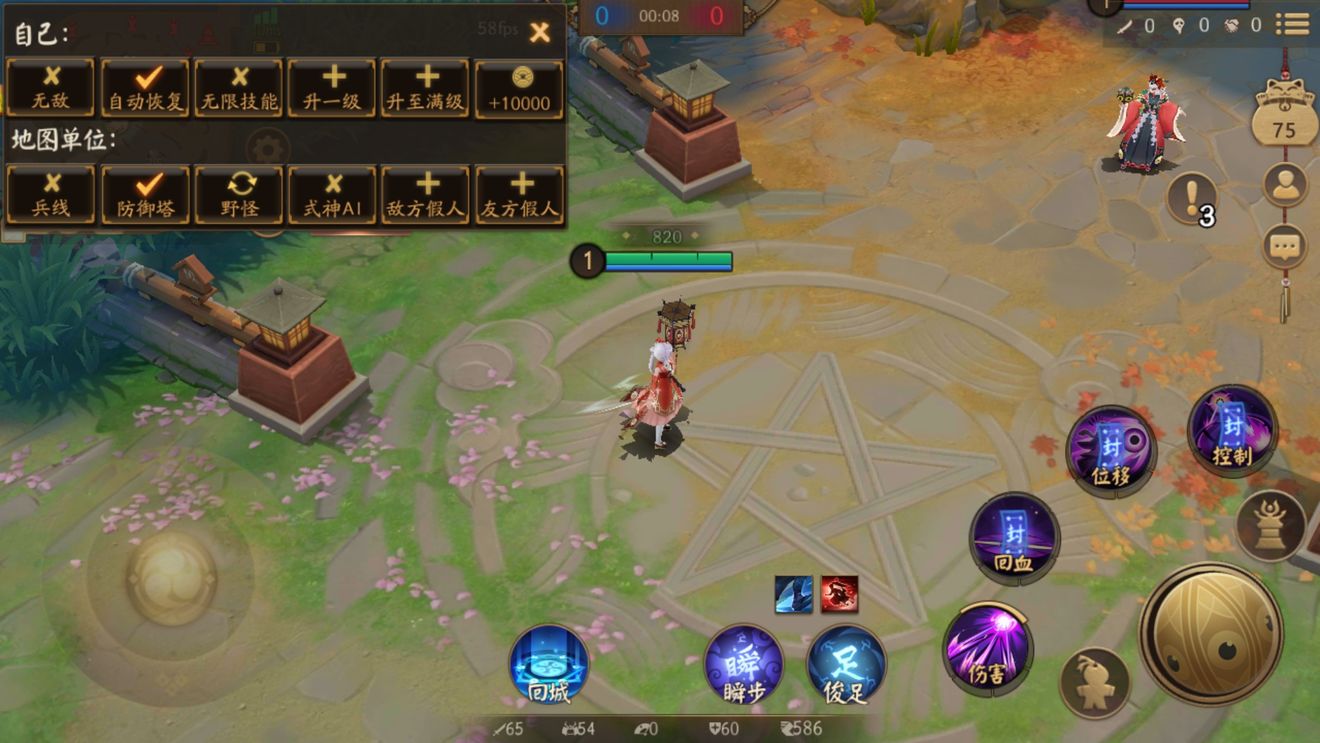Activate the 回城 recall ability
Viewport: 1320px width, 743px height.
[548, 664]
